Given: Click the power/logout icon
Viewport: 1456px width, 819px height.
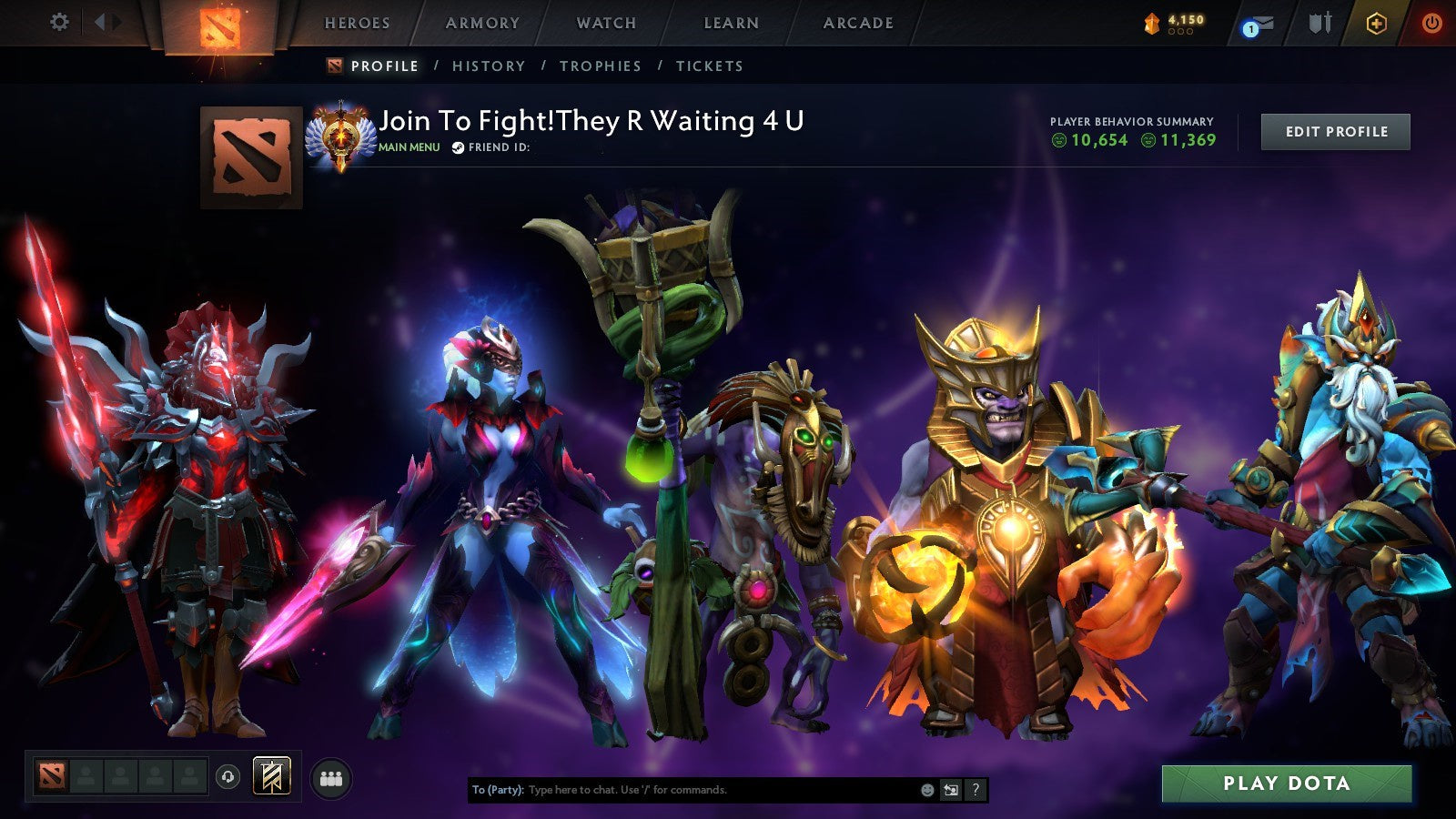Looking at the screenshot, I should click(x=1432, y=25).
